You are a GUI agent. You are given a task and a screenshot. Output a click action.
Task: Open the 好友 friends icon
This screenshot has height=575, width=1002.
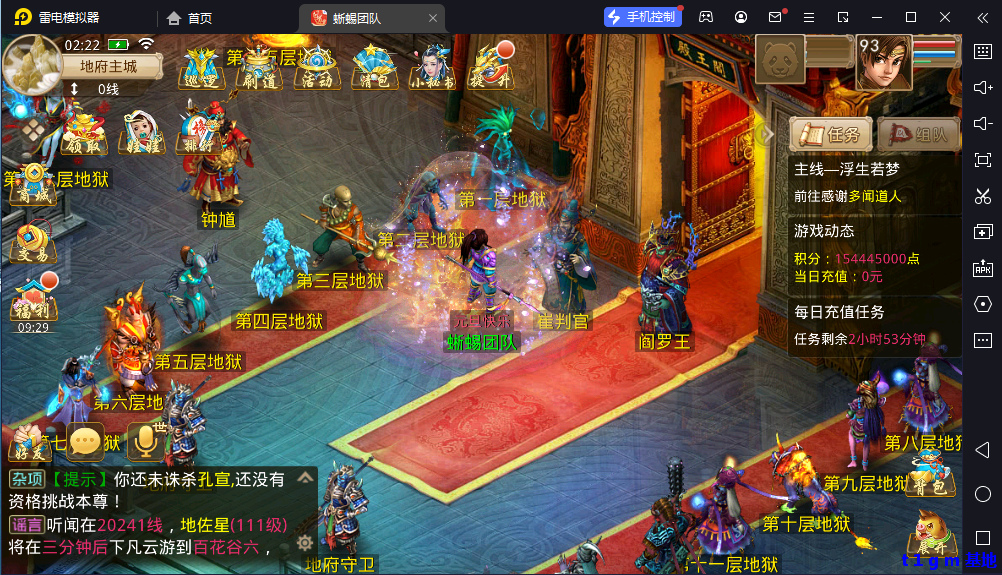[x=30, y=445]
